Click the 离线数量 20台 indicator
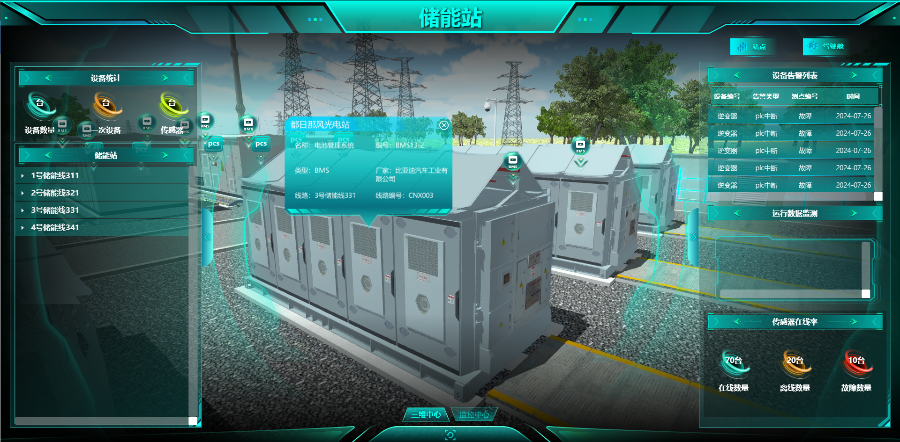900x442 pixels. pyautogui.click(x=795, y=370)
